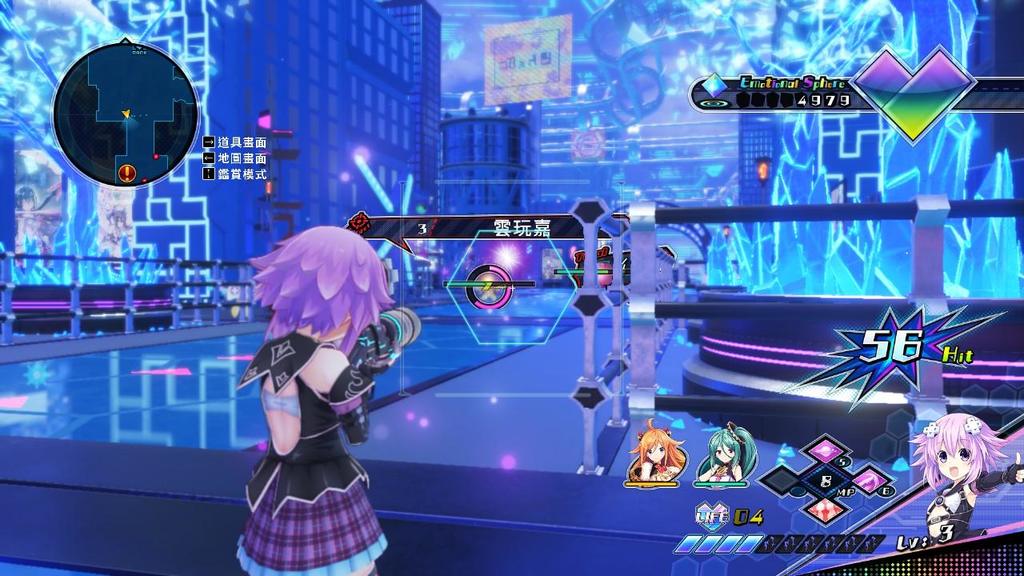The width and height of the screenshot is (1024, 576).
Task: Open the 道具畫面 item screen
Action: point(241,143)
